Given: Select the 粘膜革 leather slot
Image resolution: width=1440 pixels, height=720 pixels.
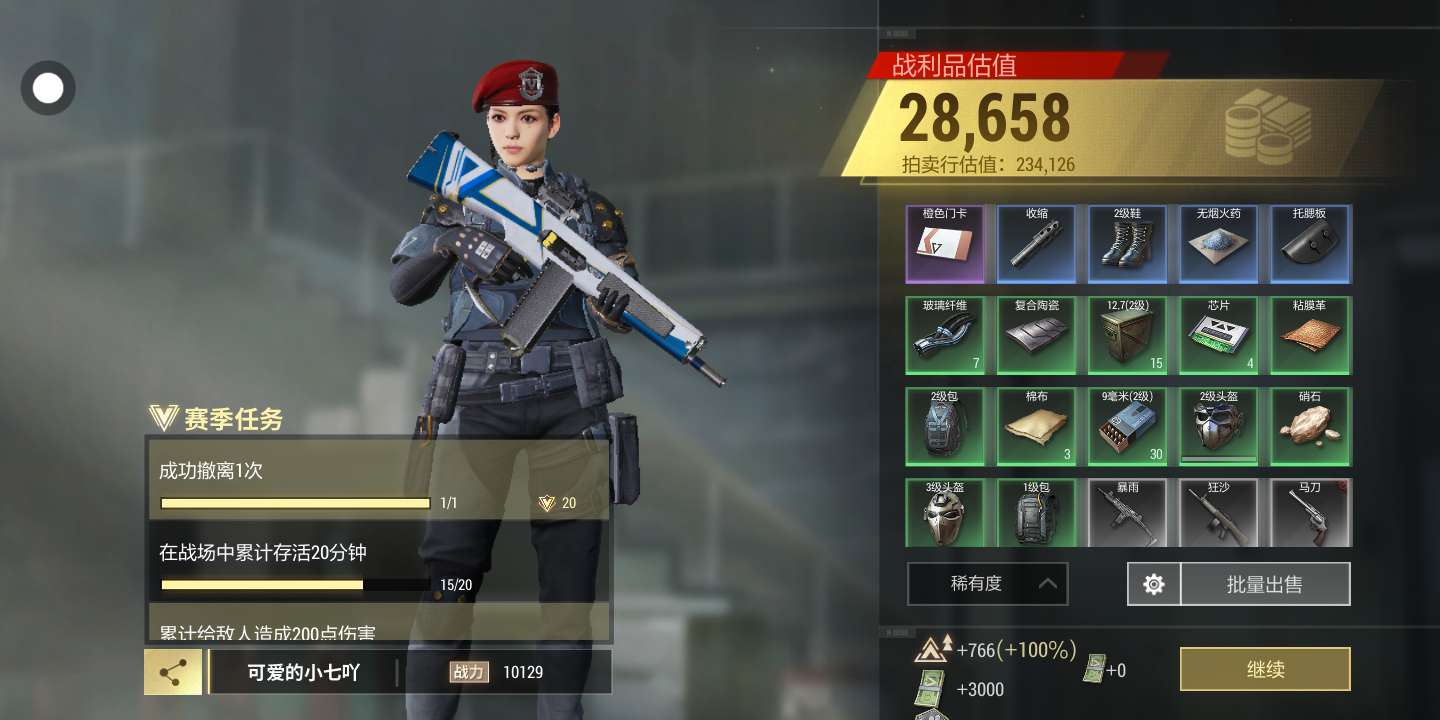Looking at the screenshot, I should pos(1310,335).
